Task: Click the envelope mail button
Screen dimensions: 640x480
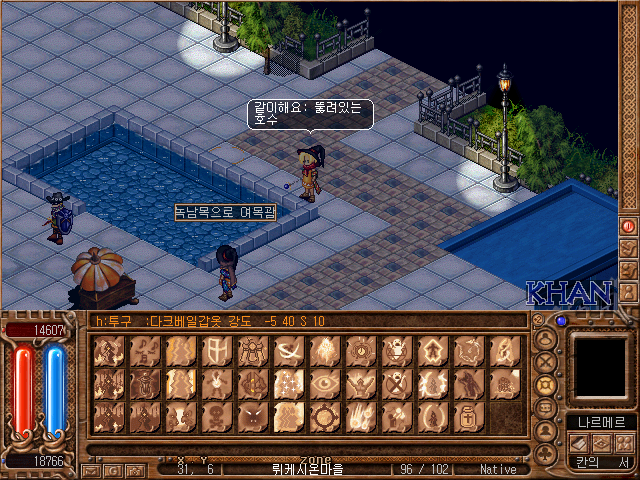Action: [x=91, y=469]
